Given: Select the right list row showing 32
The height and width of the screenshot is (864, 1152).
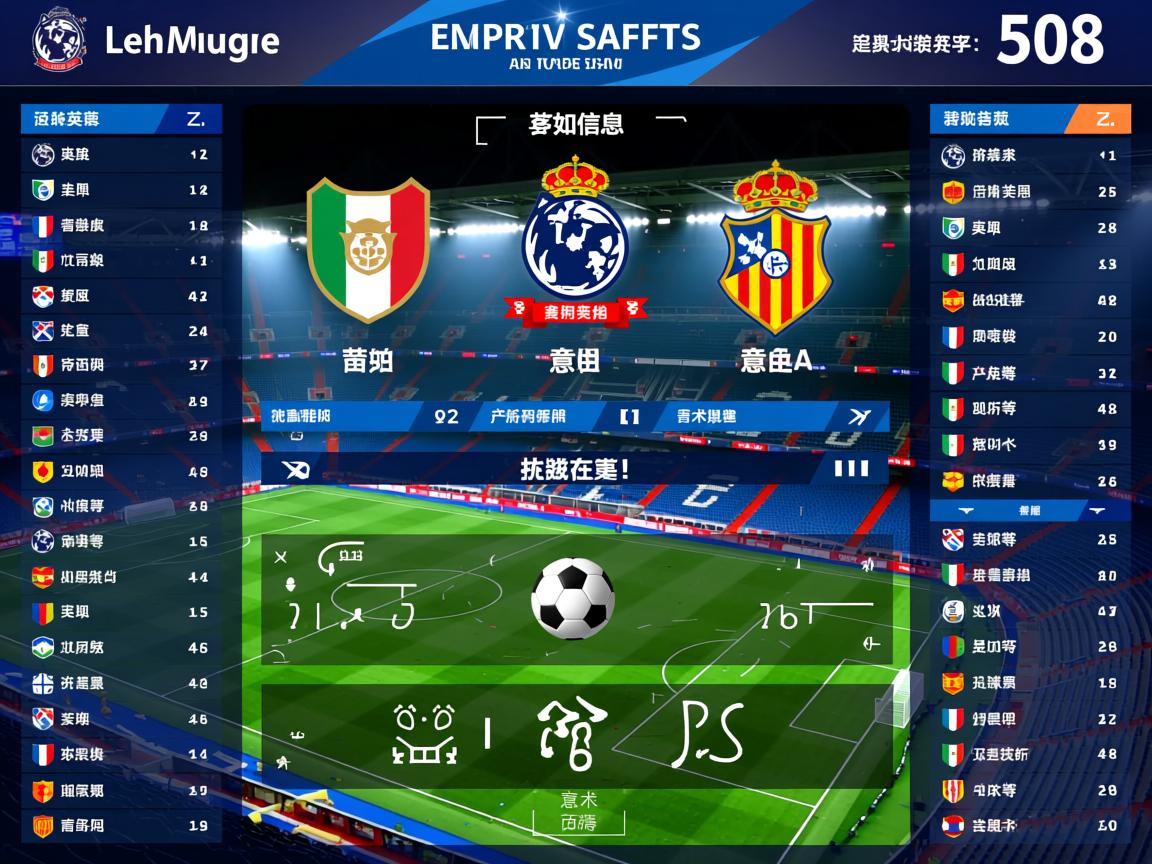Looking at the screenshot, I should [1030, 373].
